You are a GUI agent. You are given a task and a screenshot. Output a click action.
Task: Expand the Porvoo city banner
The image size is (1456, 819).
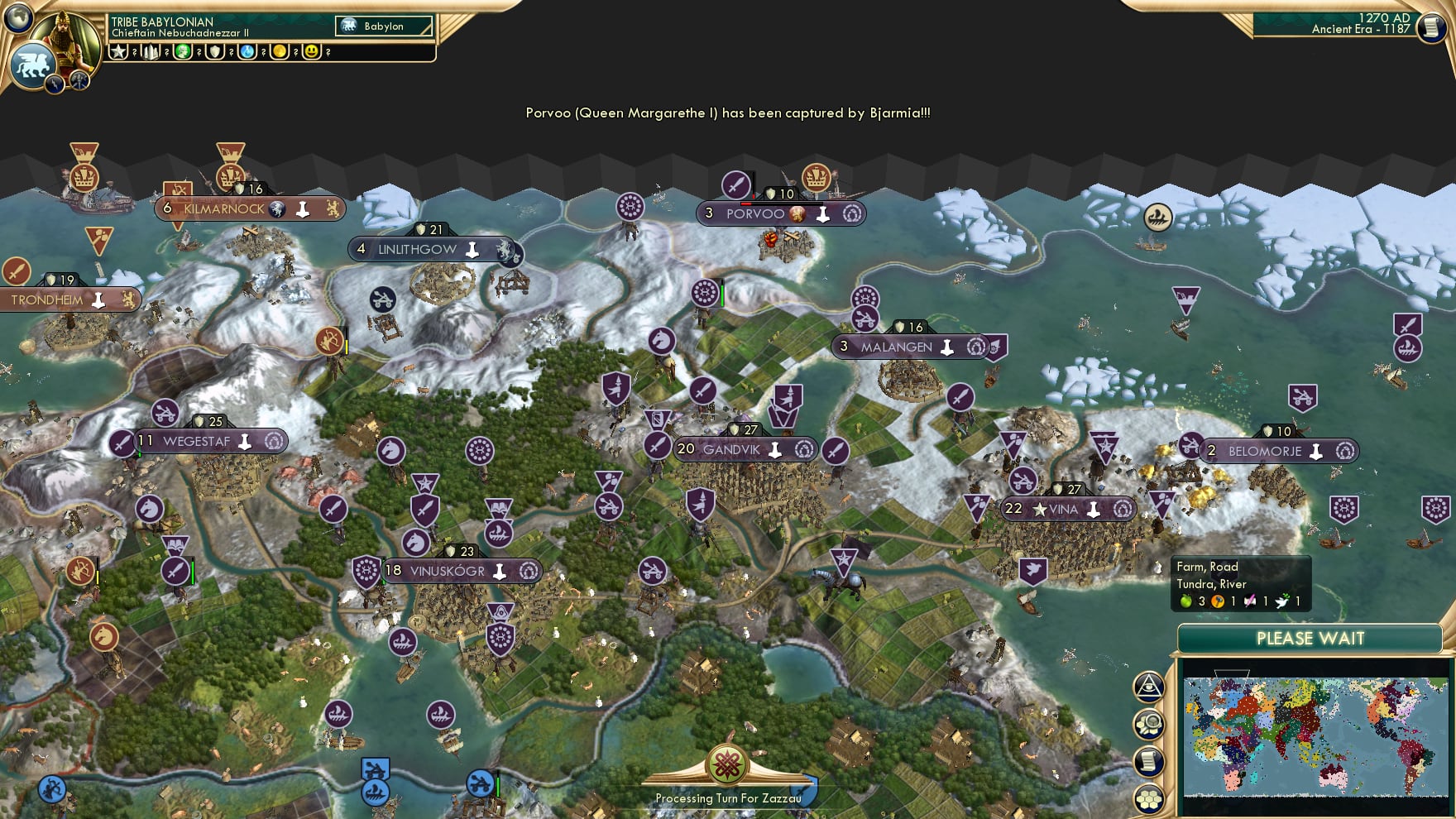click(783, 214)
